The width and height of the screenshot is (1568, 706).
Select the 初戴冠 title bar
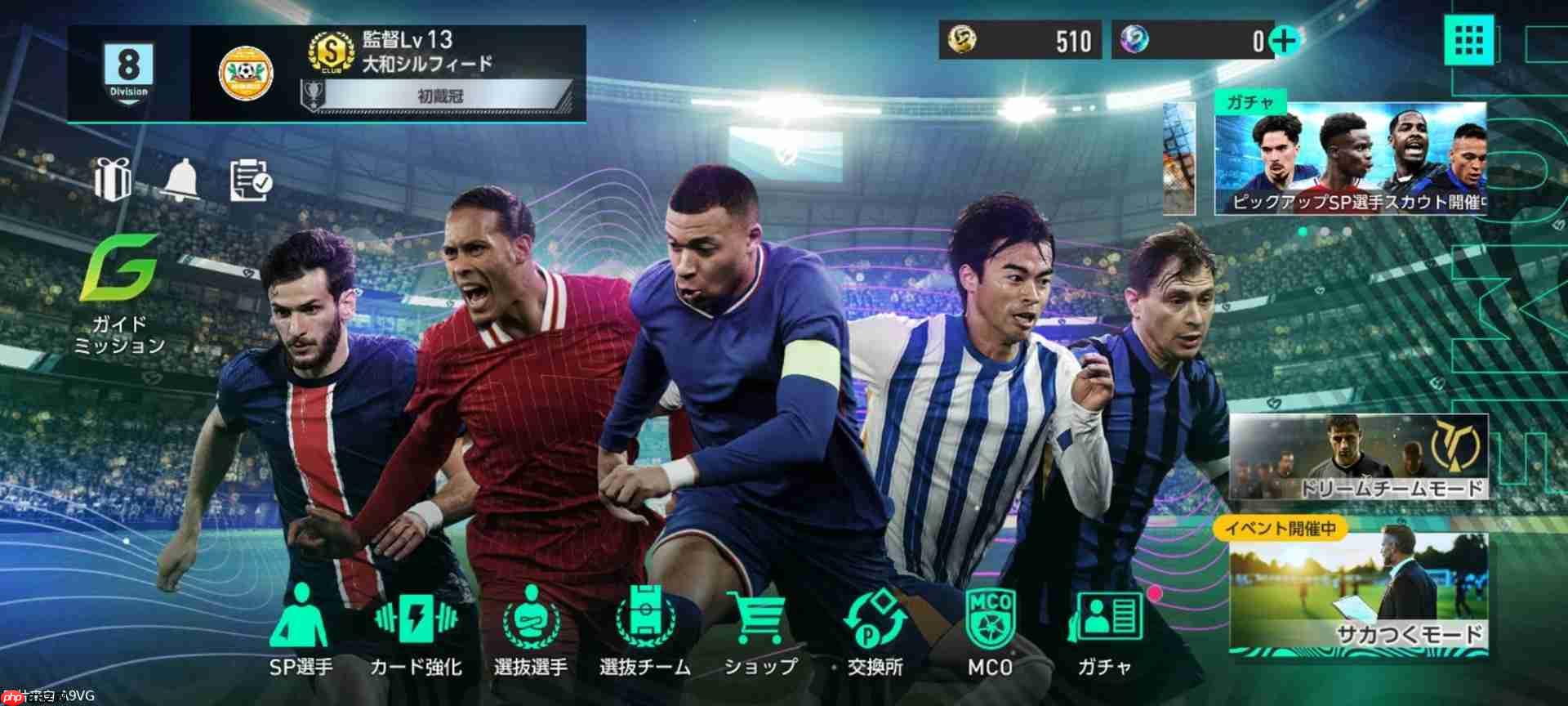[x=439, y=96]
